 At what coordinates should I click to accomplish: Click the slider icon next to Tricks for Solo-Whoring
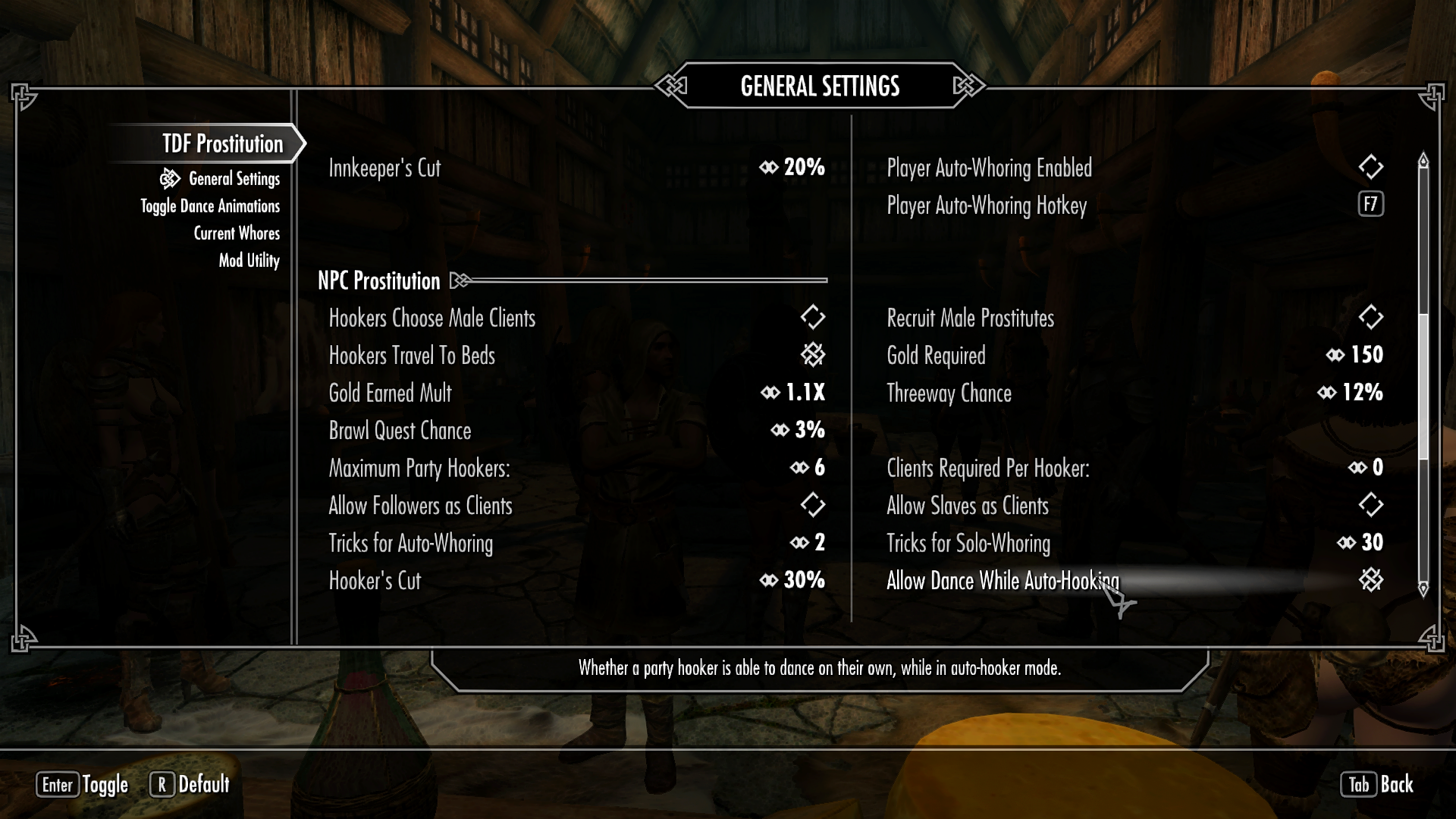coord(1348,543)
